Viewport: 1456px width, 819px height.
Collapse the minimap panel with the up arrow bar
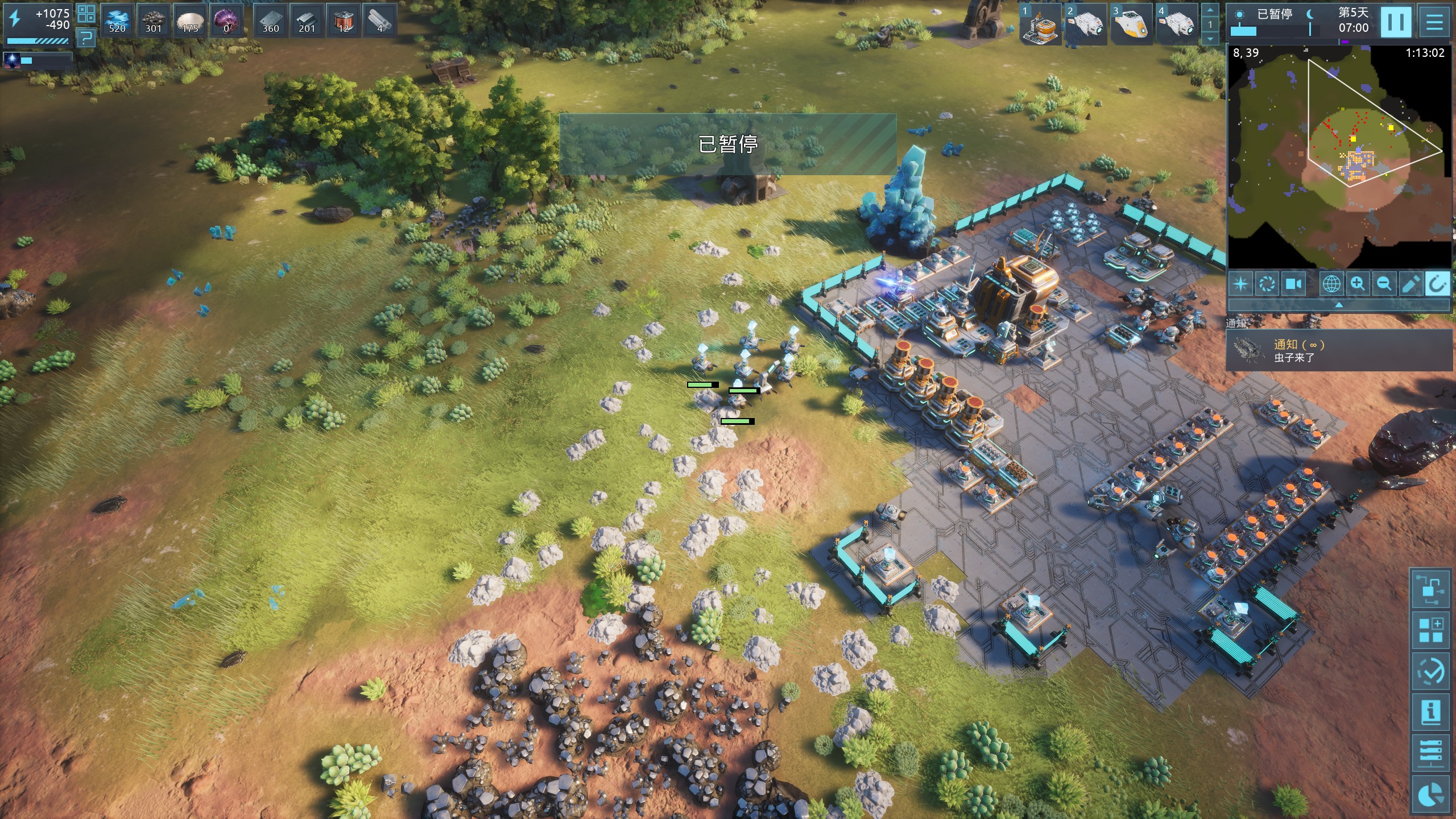tap(1339, 305)
